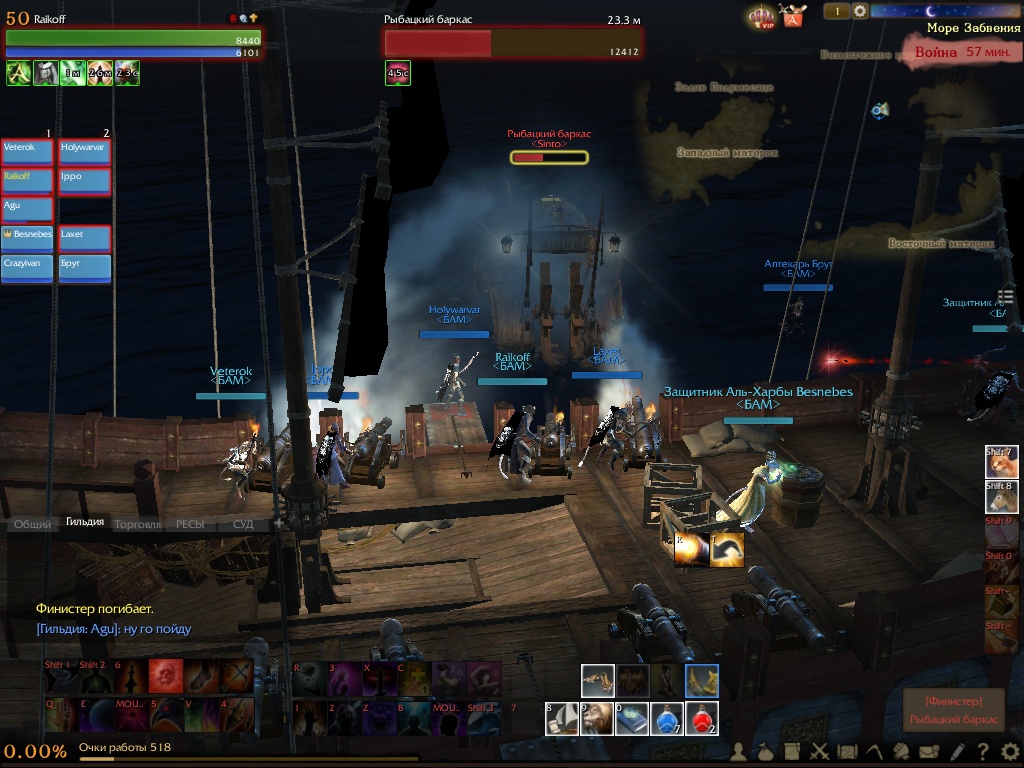Use the red health potion
Viewport: 1024px width, 768px height.
coord(702,719)
